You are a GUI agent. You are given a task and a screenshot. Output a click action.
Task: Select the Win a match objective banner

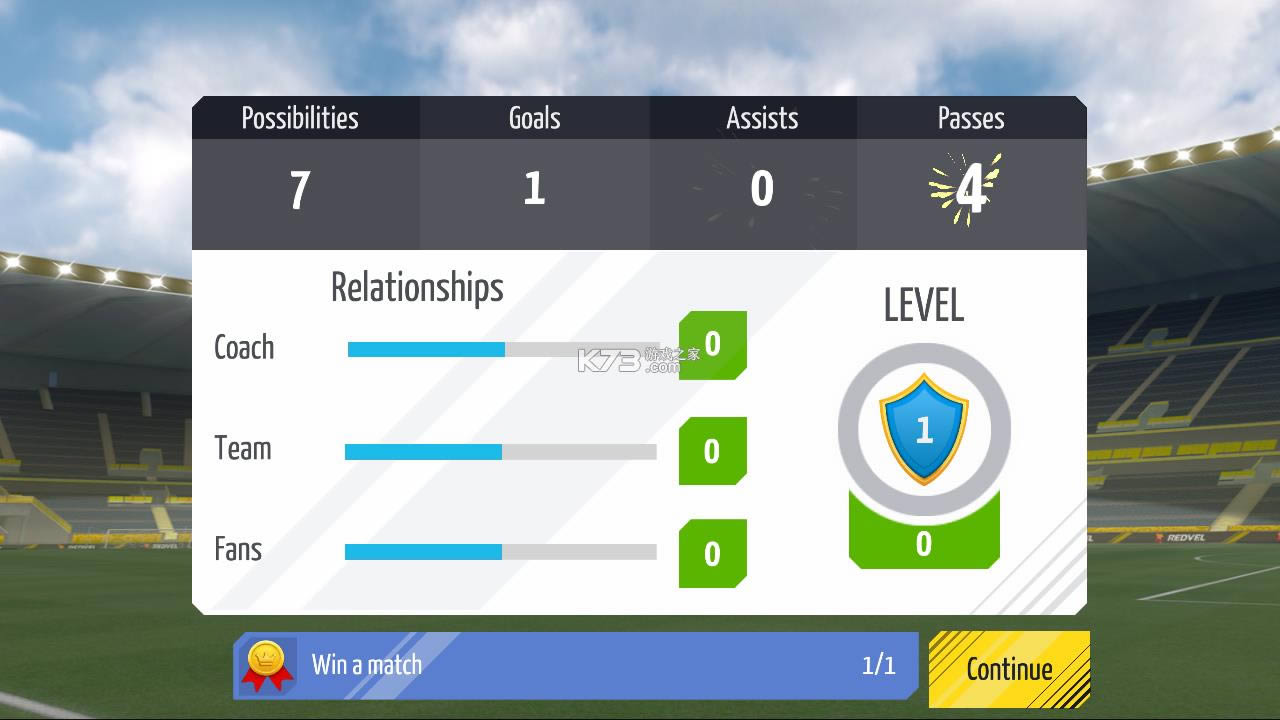[x=575, y=665]
